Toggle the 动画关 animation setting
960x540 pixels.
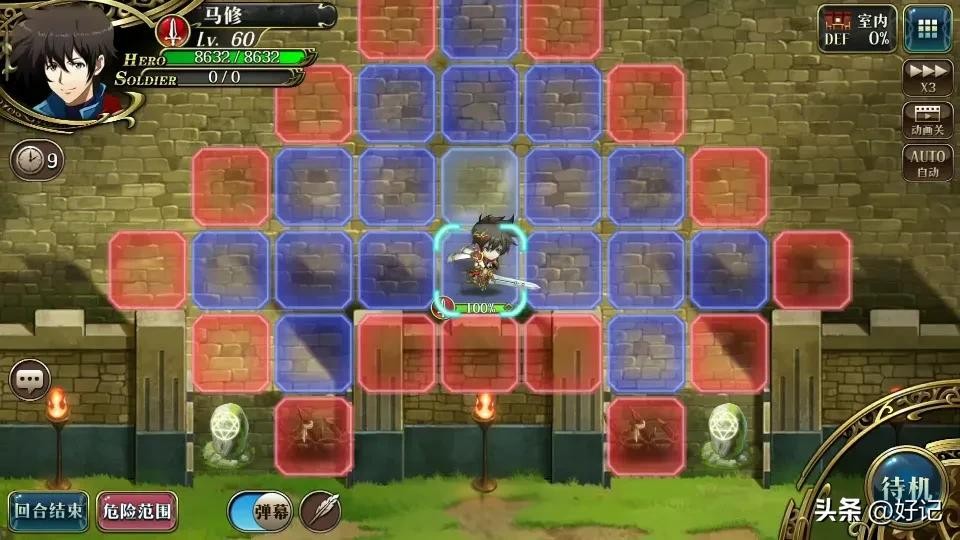pyautogui.click(x=927, y=120)
